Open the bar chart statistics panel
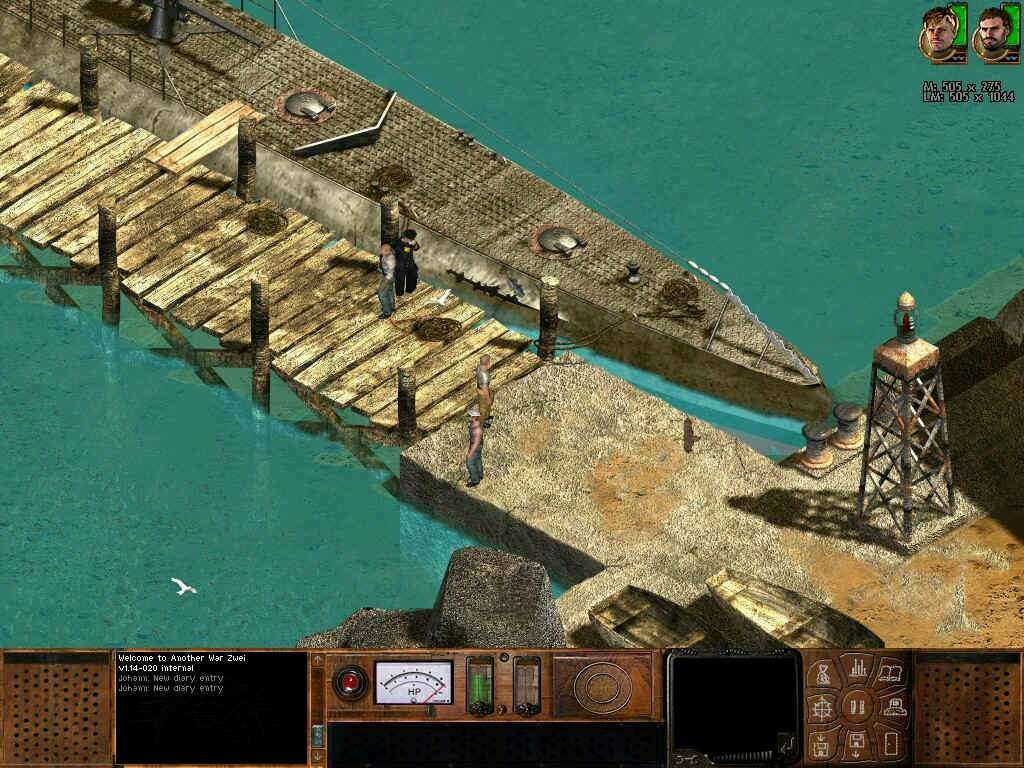The image size is (1024, 768). 857,668
